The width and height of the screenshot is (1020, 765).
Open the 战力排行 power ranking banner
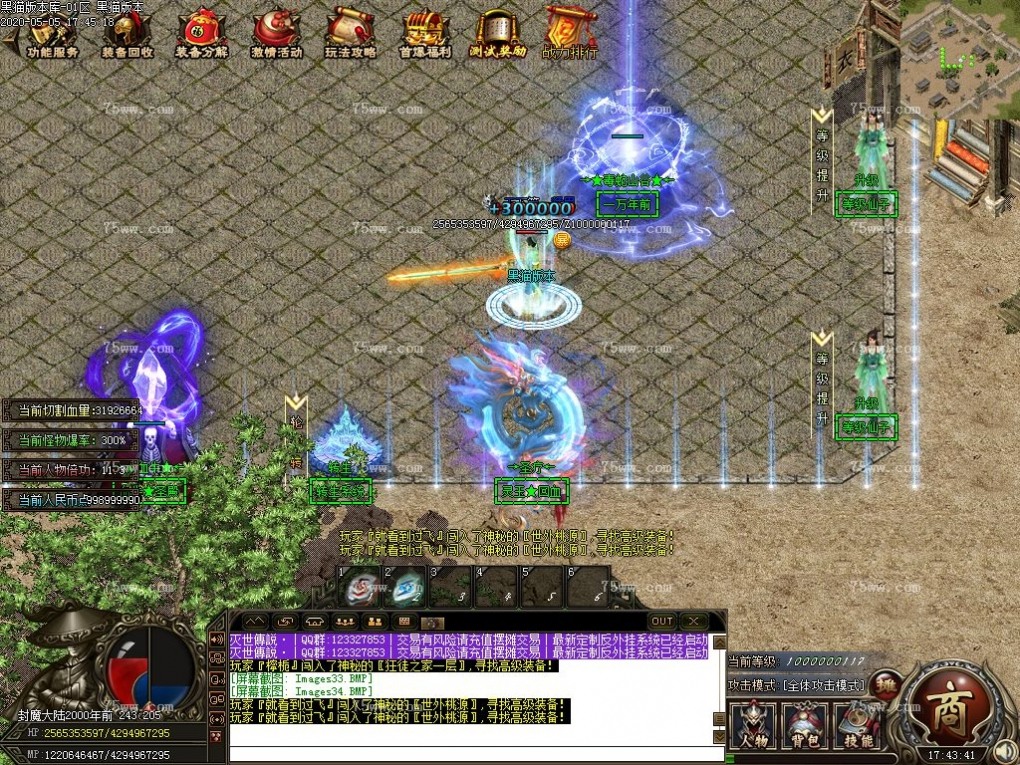571,34
